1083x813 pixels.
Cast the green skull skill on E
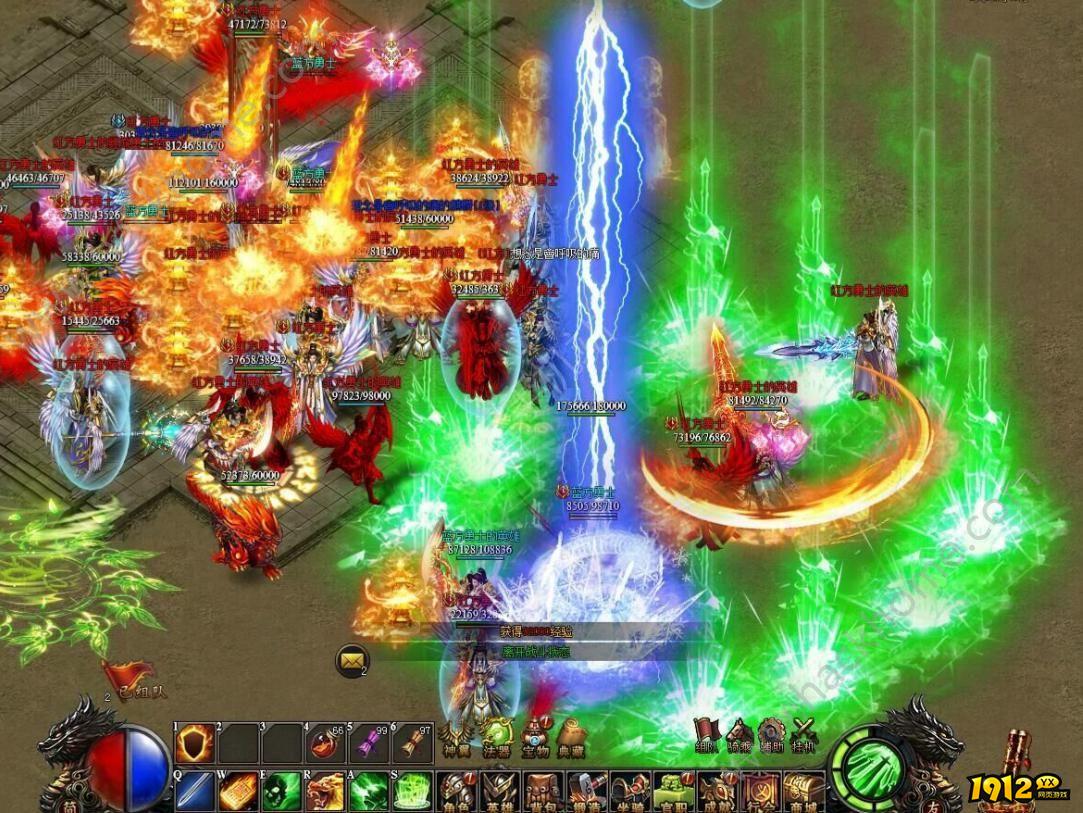click(x=281, y=791)
